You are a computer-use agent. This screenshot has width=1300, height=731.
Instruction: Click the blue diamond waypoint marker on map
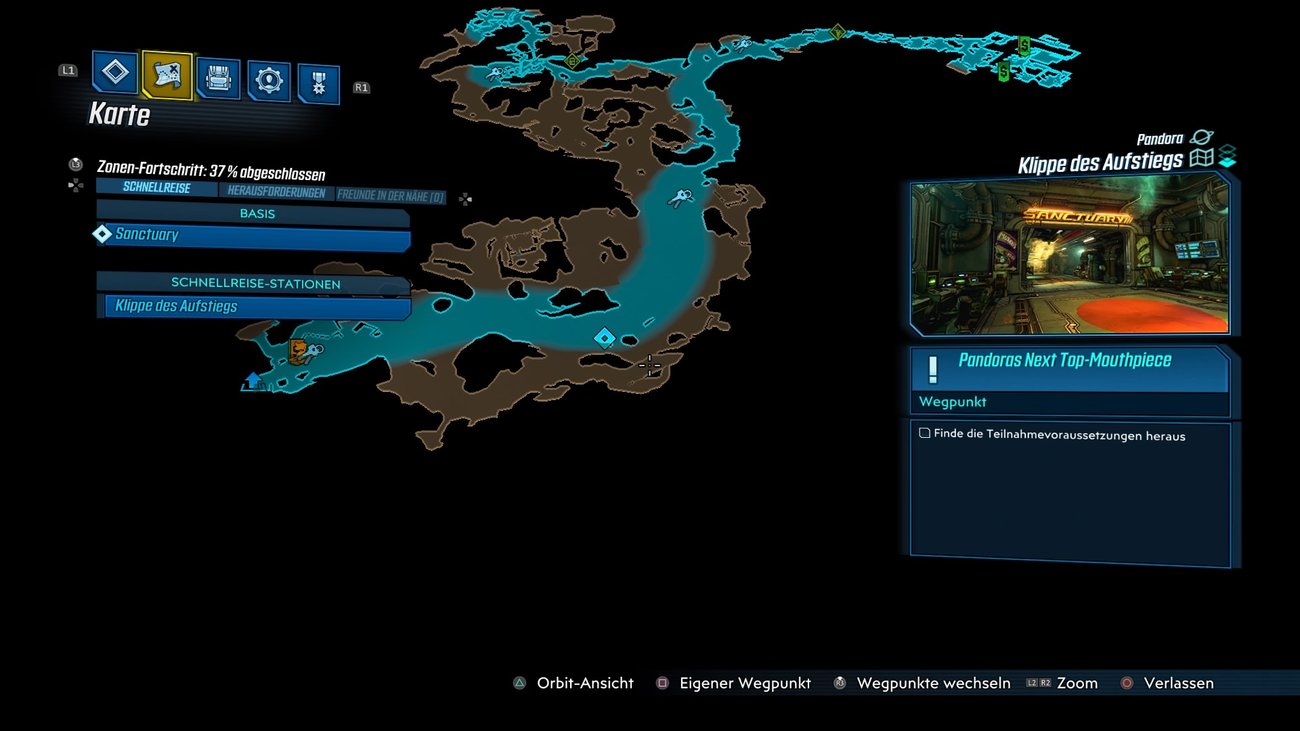604,338
